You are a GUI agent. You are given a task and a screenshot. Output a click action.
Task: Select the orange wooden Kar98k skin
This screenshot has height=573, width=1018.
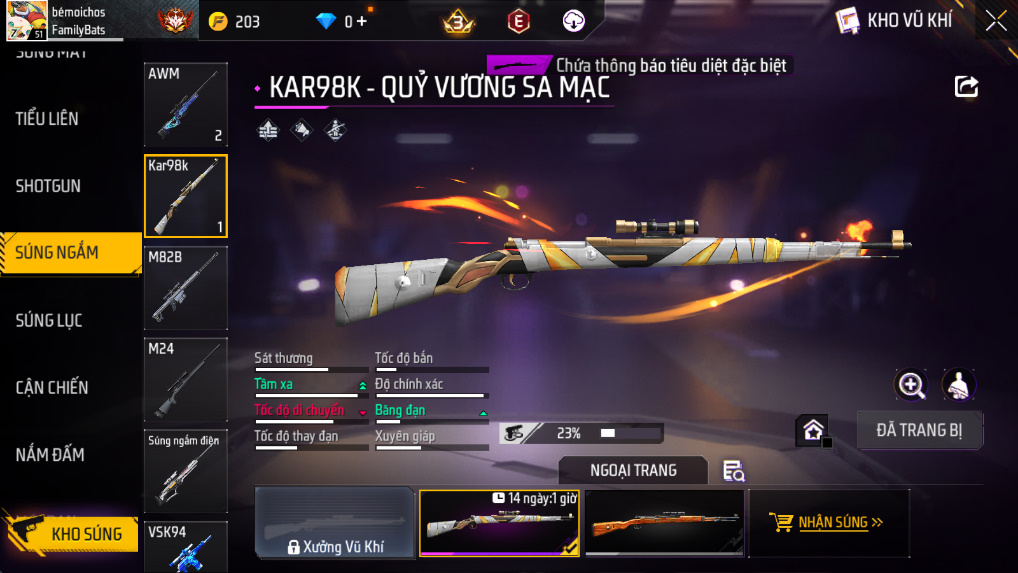pos(664,523)
